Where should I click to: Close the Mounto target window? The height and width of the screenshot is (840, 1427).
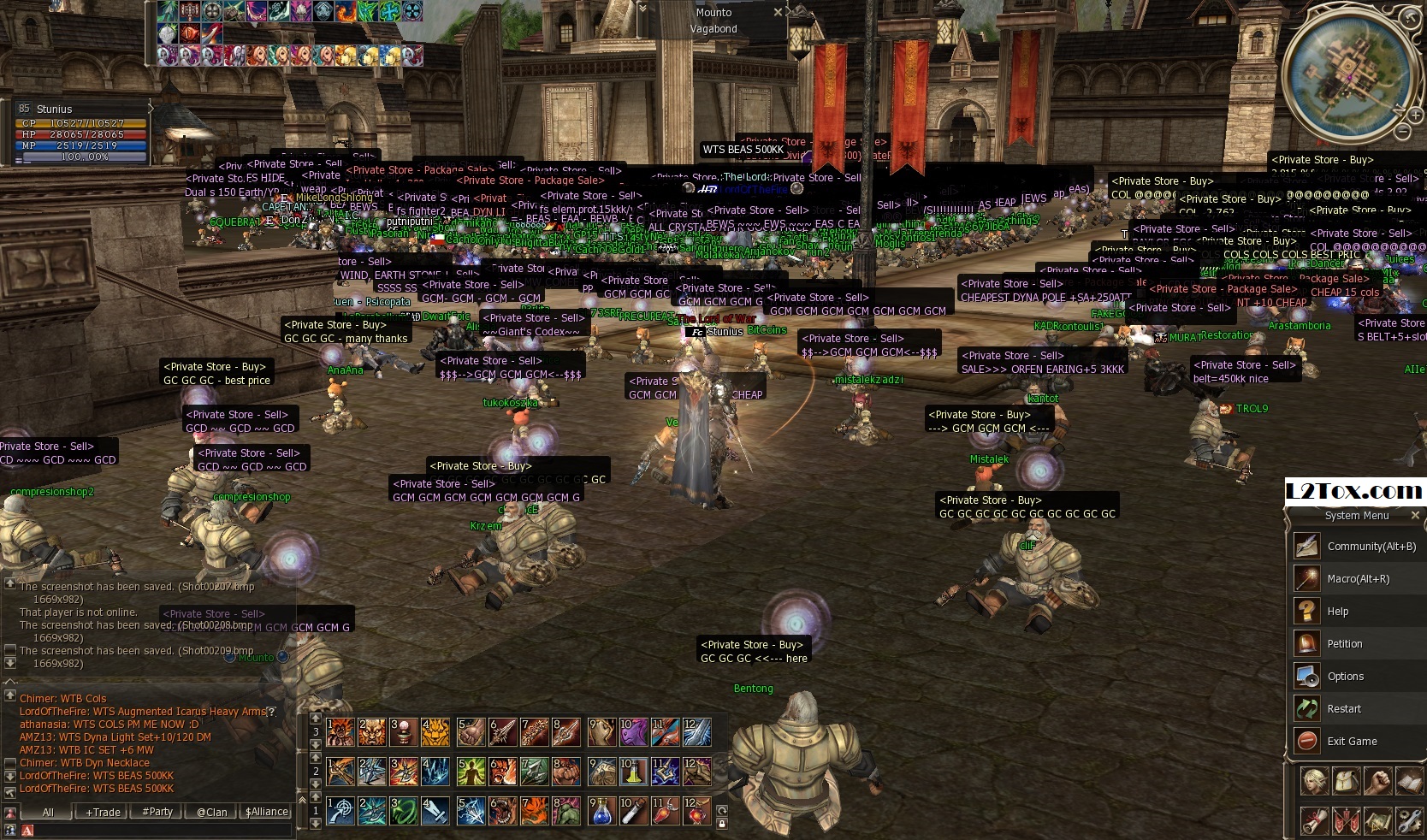778,12
